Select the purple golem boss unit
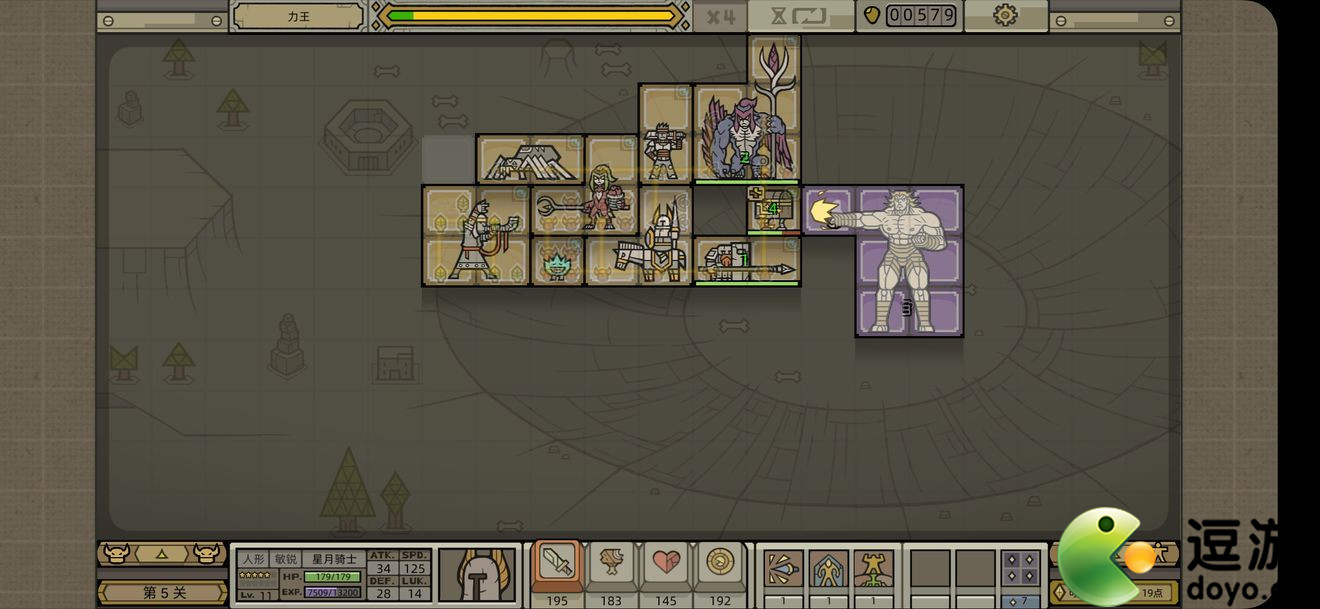 (x=908, y=260)
